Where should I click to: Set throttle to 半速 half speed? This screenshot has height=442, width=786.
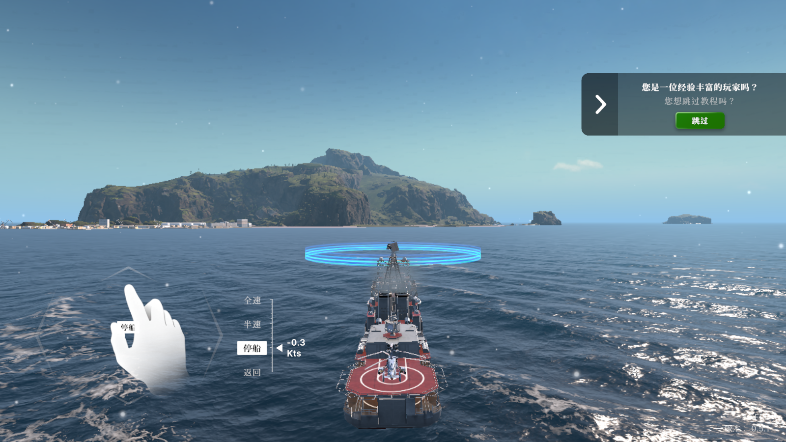[x=252, y=324]
